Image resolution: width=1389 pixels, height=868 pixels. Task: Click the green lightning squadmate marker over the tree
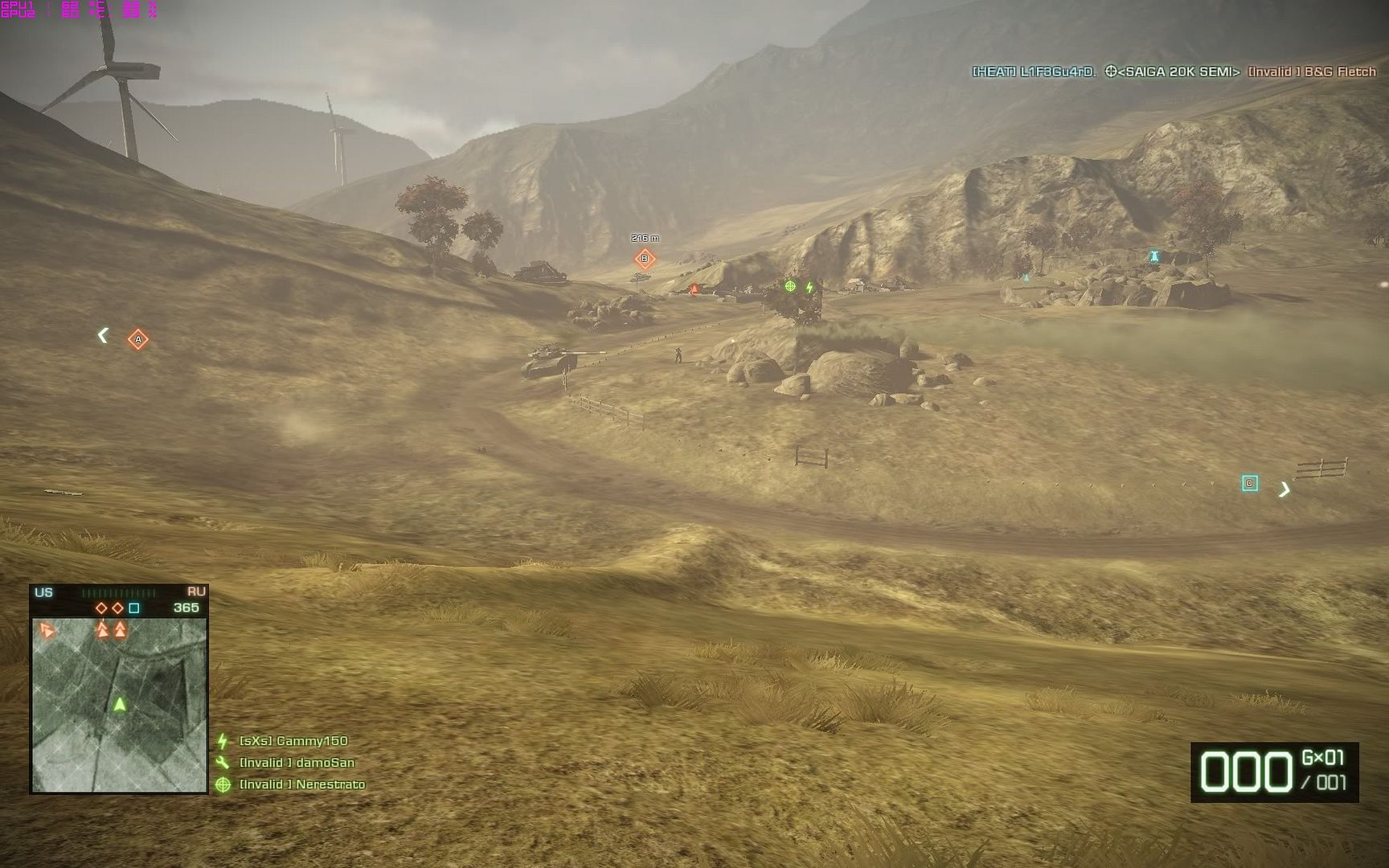(x=810, y=287)
